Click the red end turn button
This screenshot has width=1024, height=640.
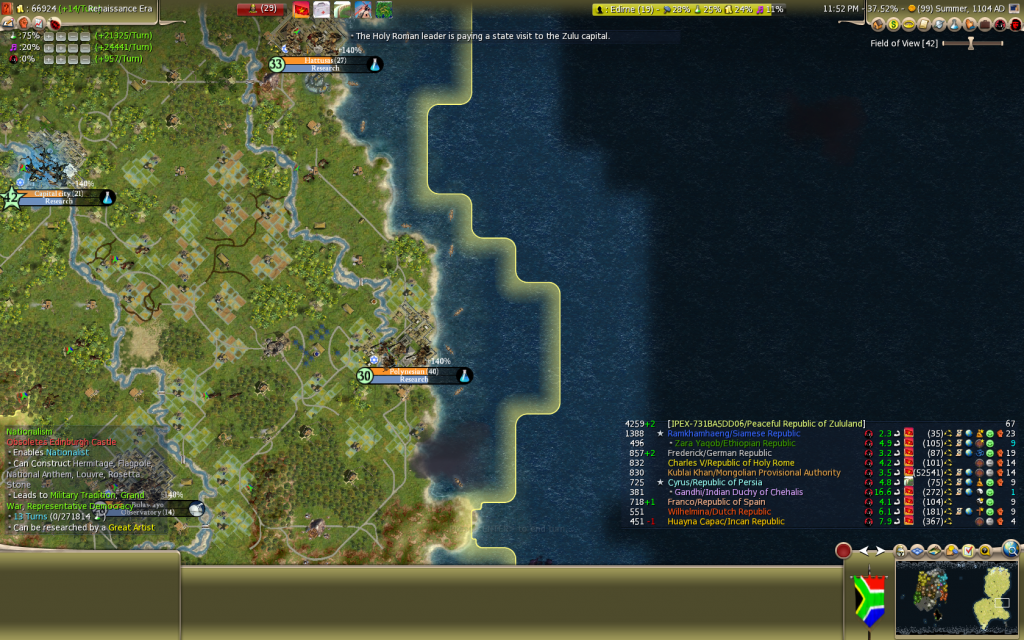coord(843,550)
